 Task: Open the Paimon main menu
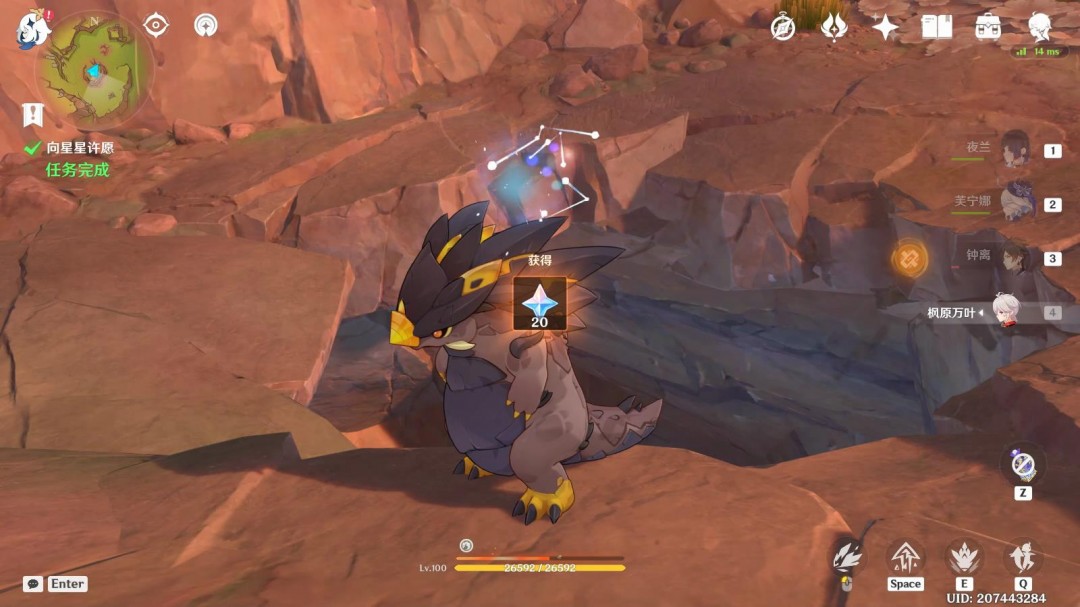[x=33, y=28]
